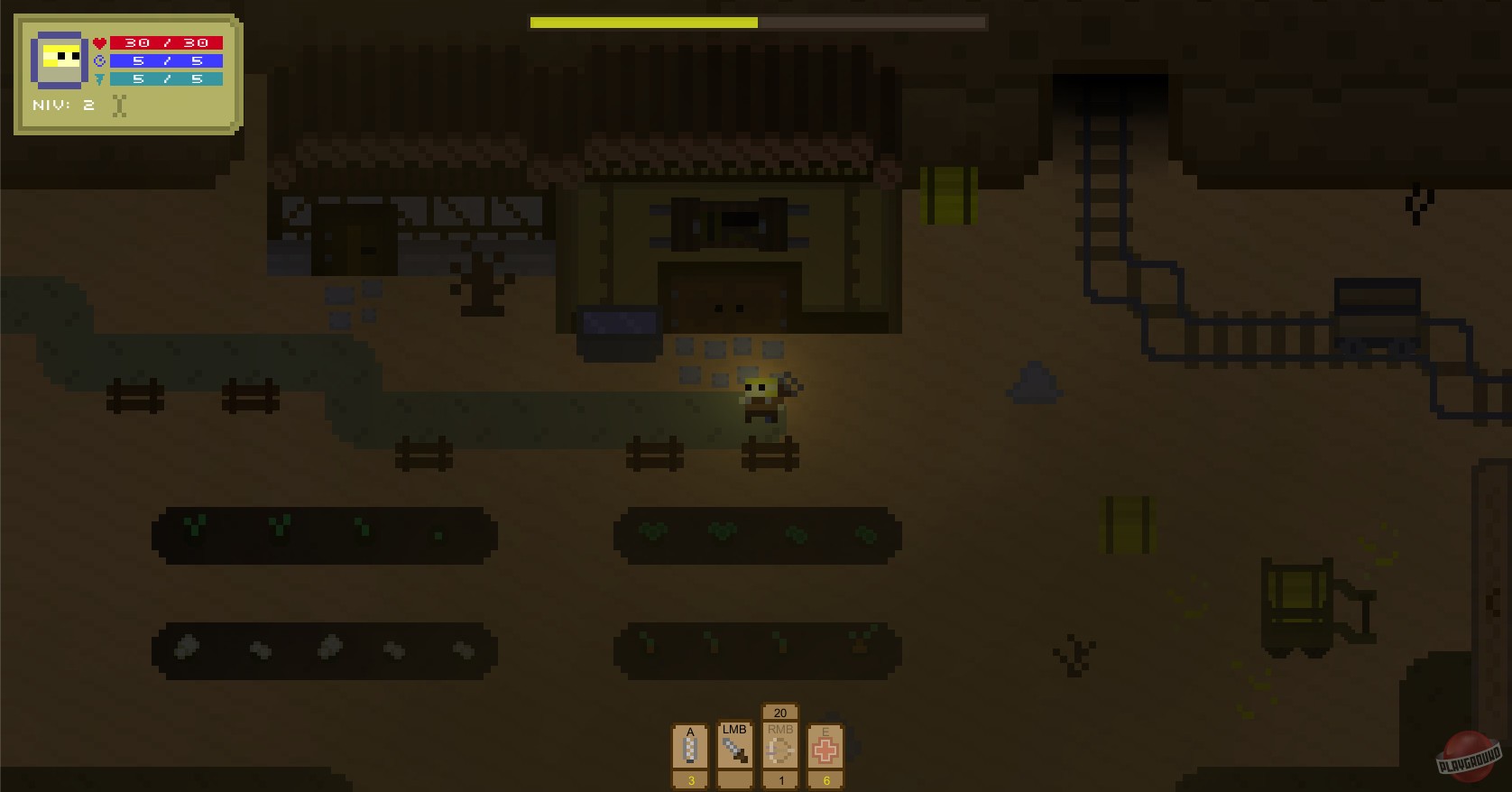The image size is (1512, 792).
Task: Click the 20 counter above the RMB slot
Action: [779, 712]
